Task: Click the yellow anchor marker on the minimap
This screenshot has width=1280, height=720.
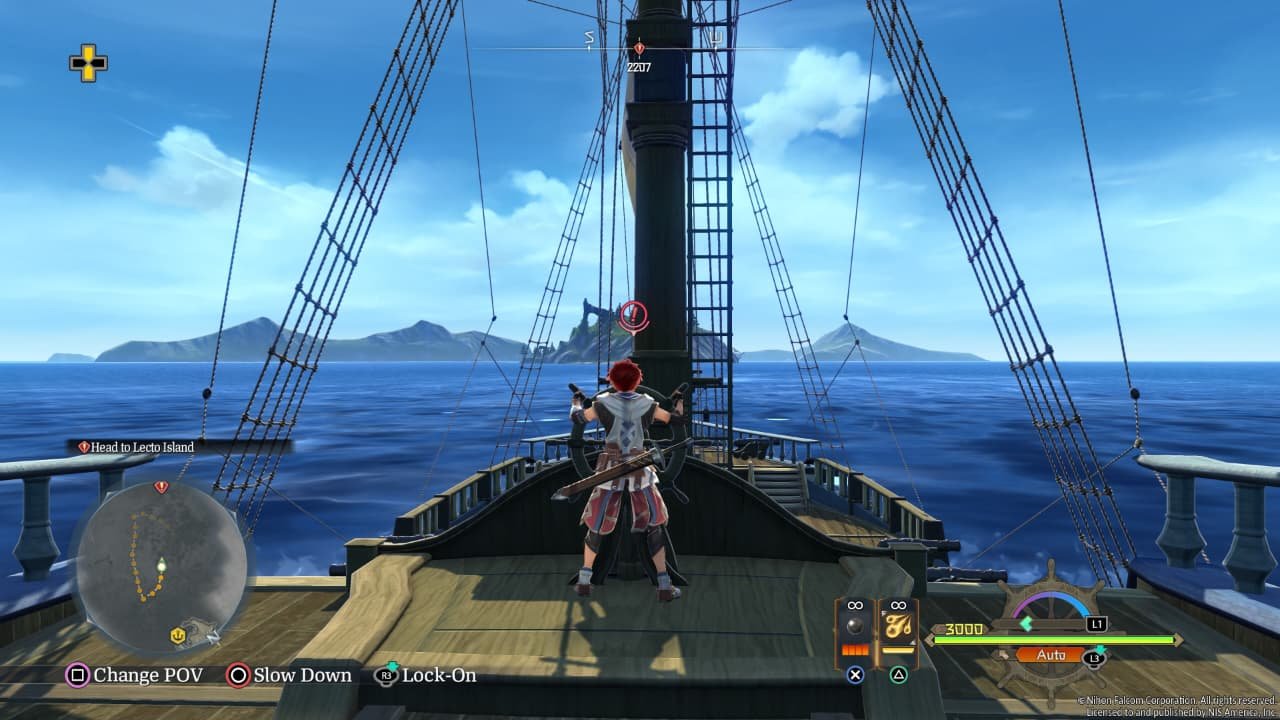Action: [179, 634]
